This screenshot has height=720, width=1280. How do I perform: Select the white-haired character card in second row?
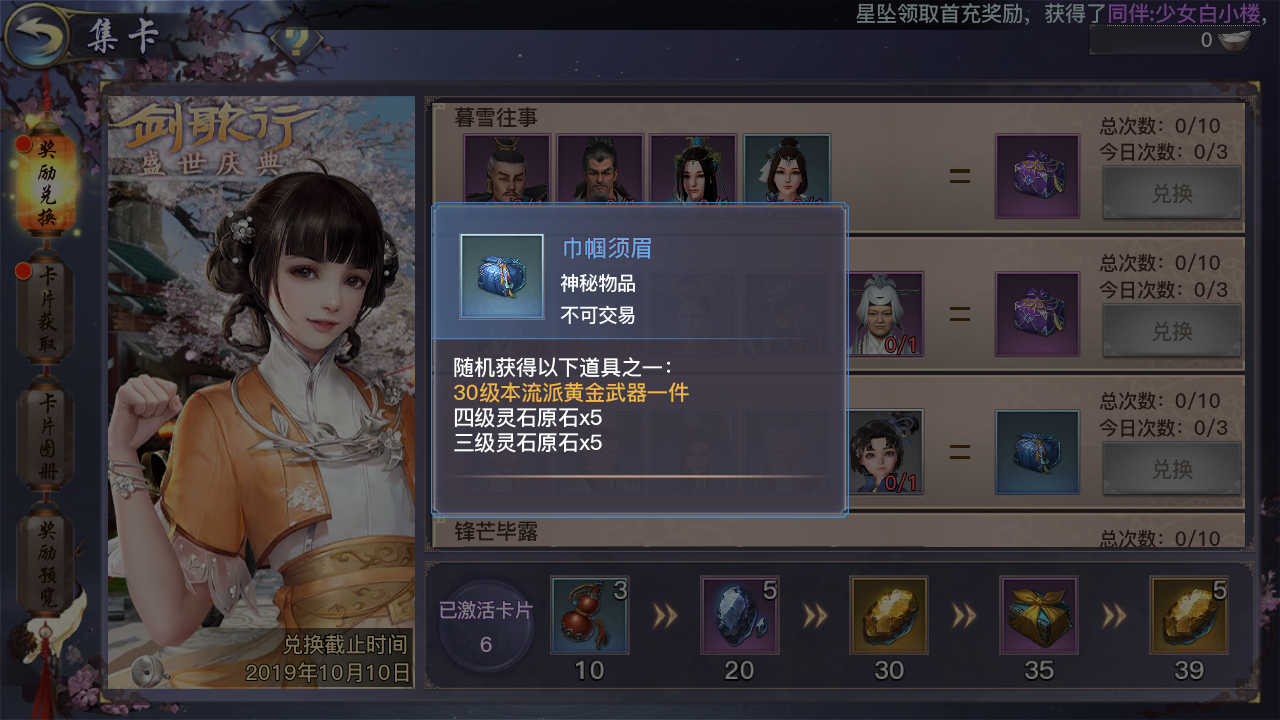(884, 314)
